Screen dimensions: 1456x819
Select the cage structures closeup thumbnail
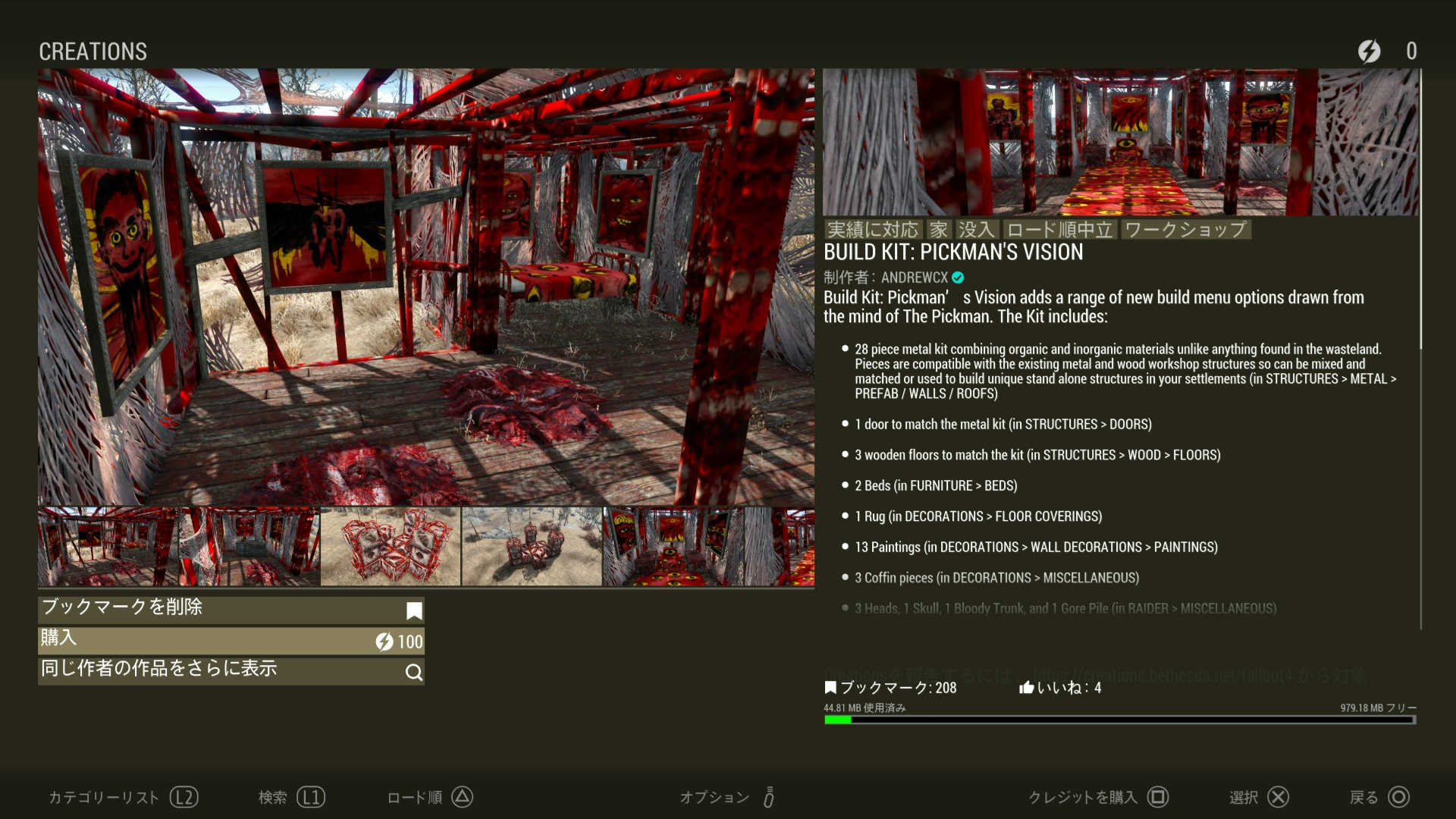390,547
